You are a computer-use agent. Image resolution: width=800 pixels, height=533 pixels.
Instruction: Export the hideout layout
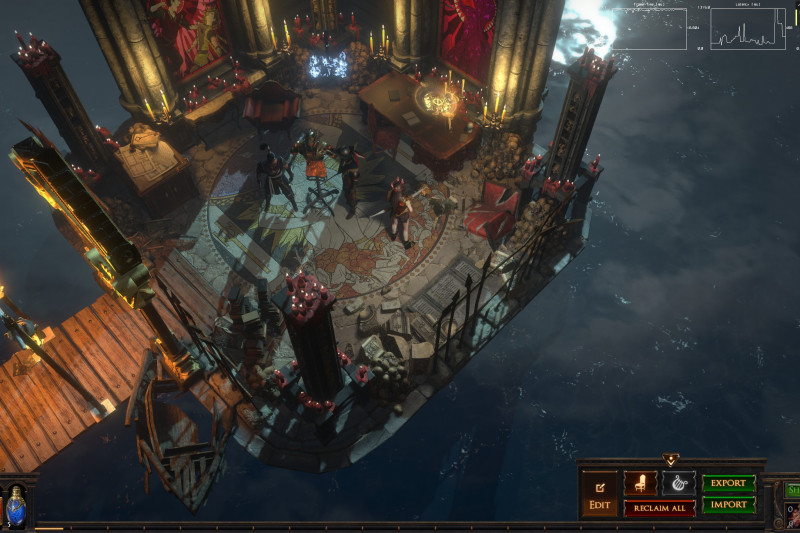coord(728,483)
